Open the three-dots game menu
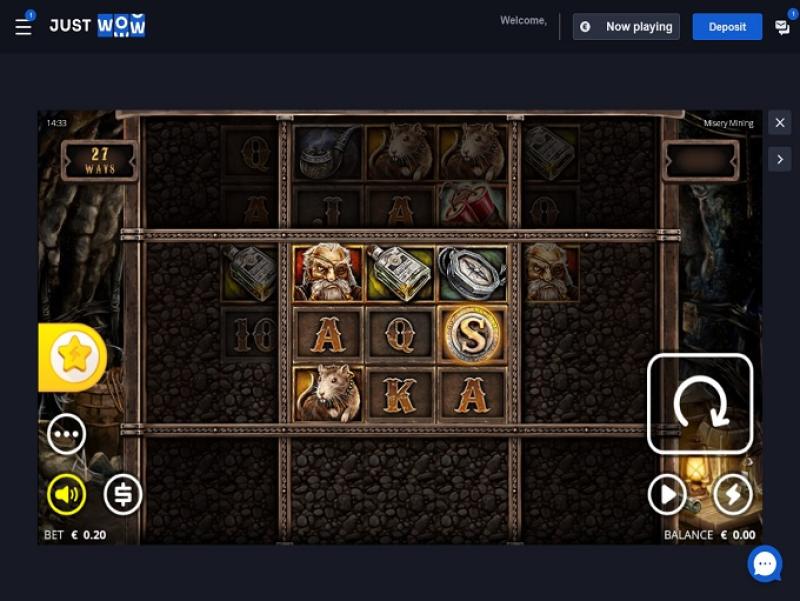800x601 pixels. pyautogui.click(x=67, y=435)
